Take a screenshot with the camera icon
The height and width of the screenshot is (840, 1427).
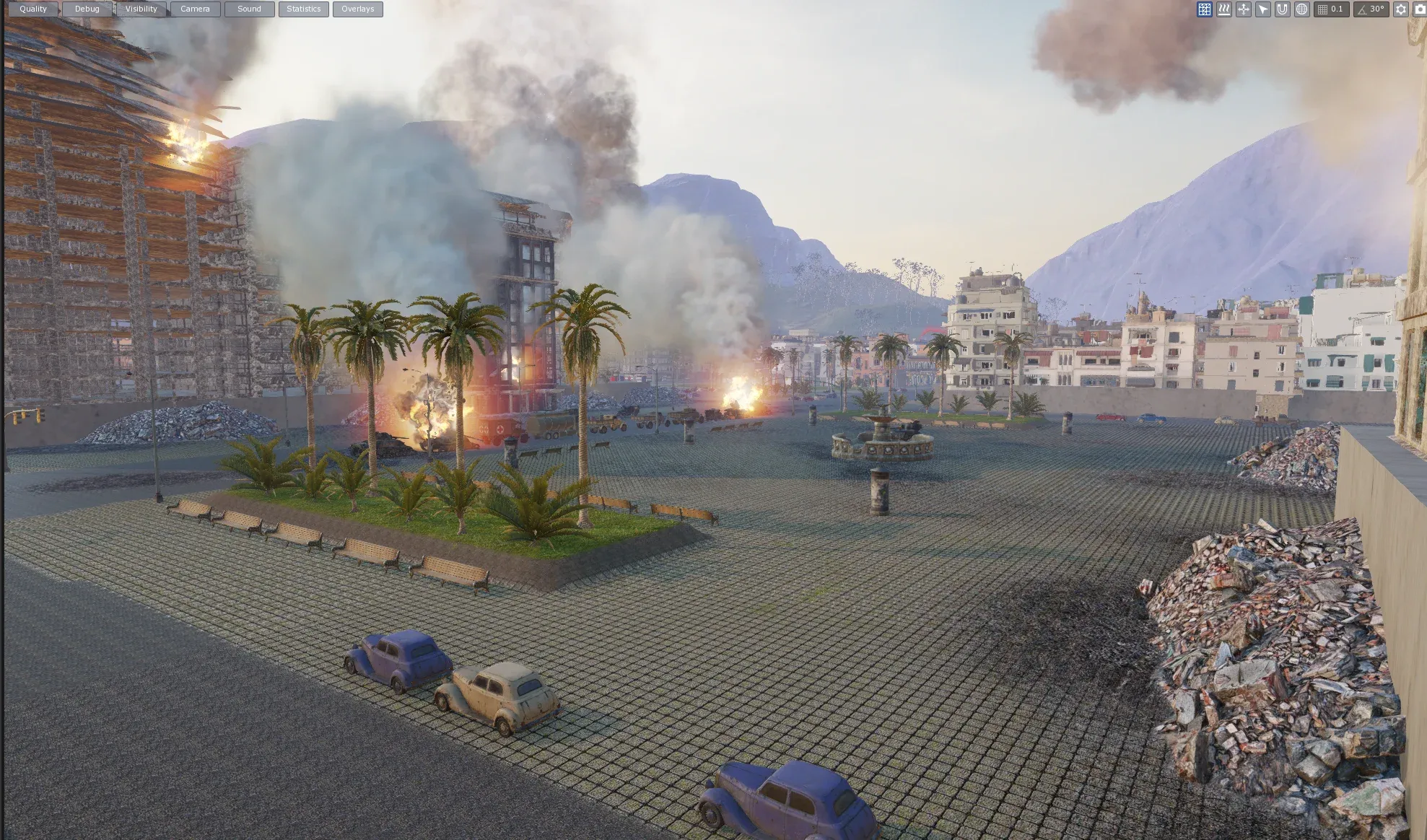click(x=1420, y=9)
